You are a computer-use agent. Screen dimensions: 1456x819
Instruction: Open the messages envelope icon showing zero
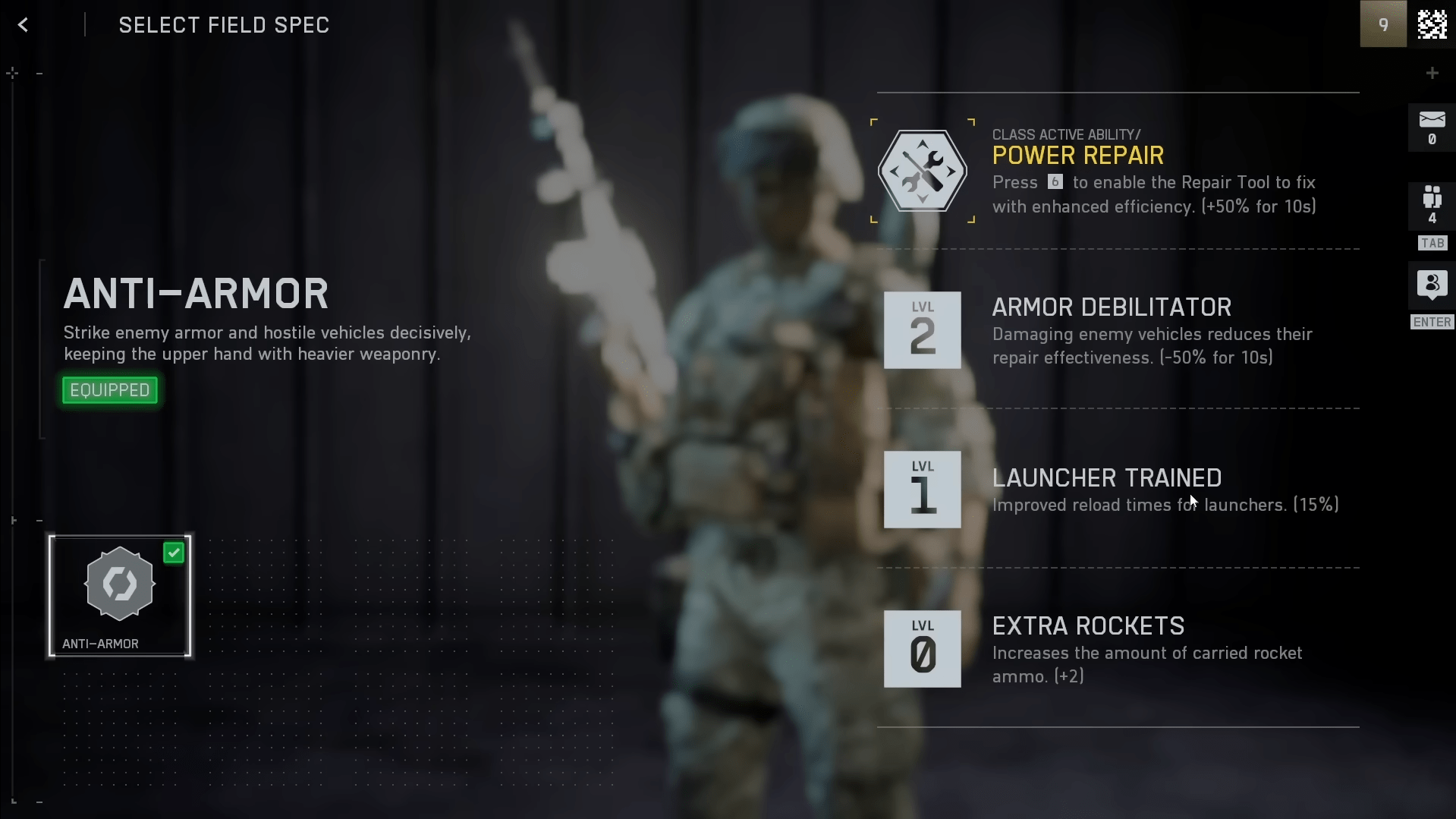click(x=1432, y=127)
